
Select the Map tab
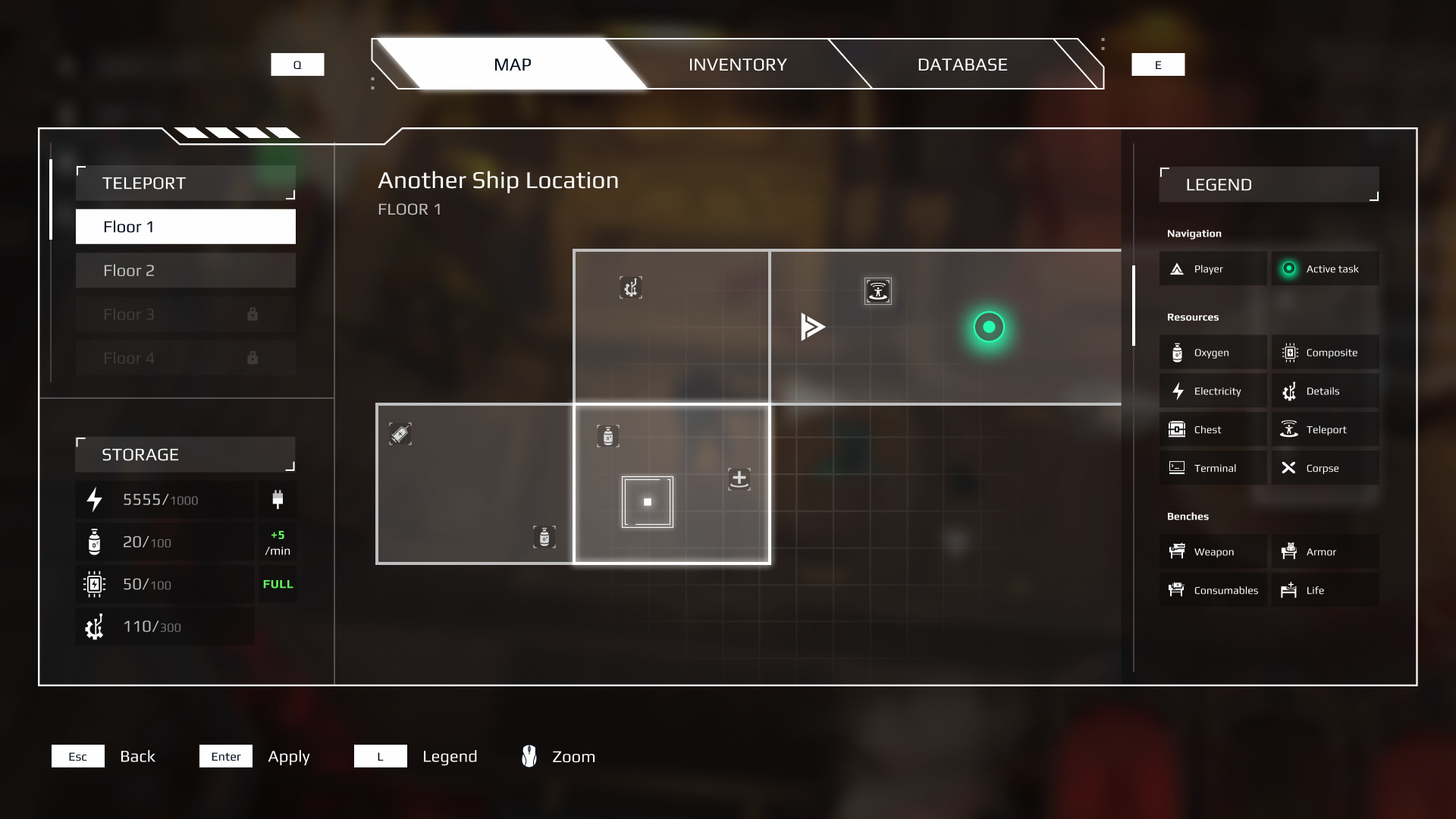512,64
